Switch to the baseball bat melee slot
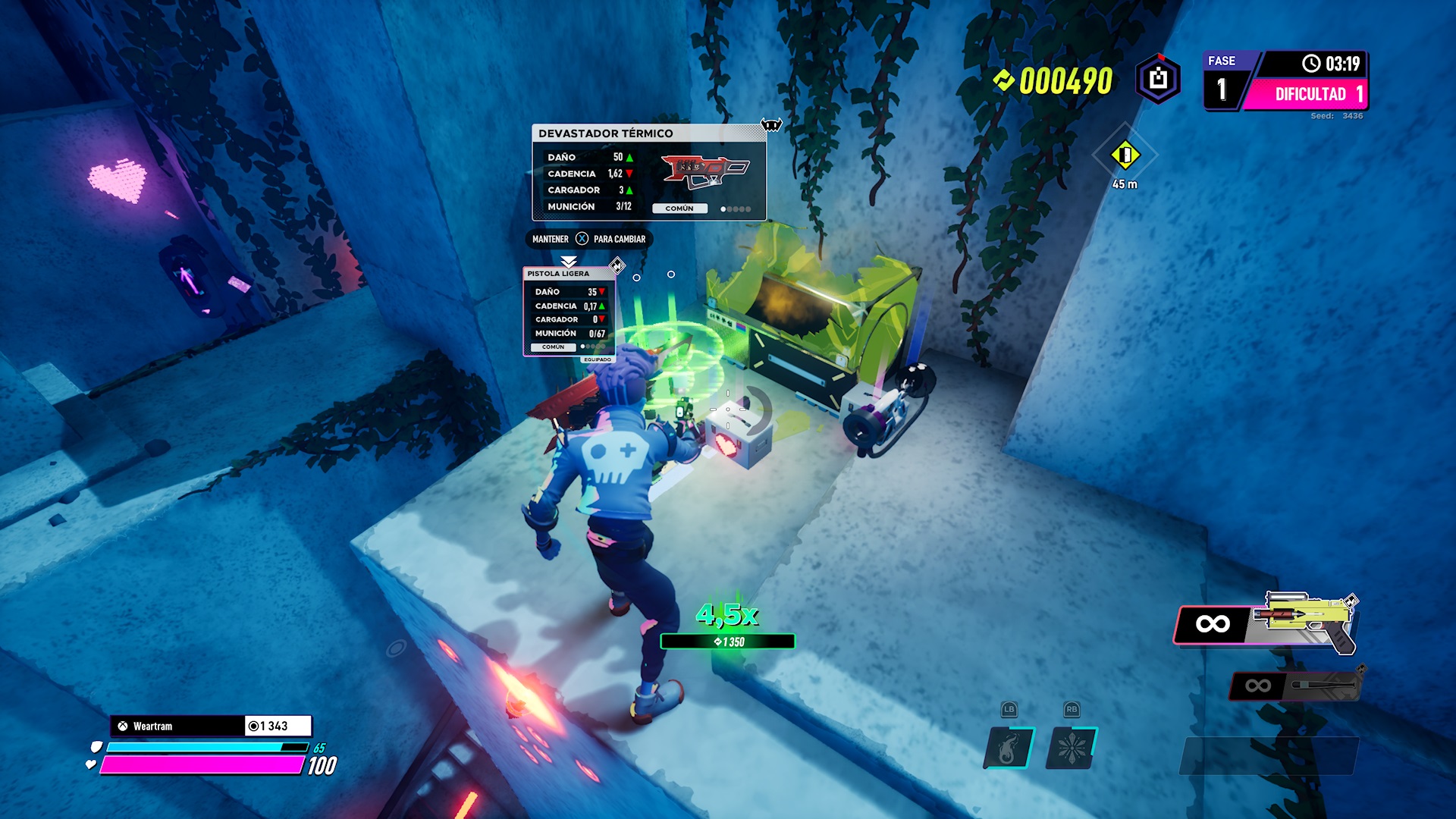 (x=1295, y=686)
